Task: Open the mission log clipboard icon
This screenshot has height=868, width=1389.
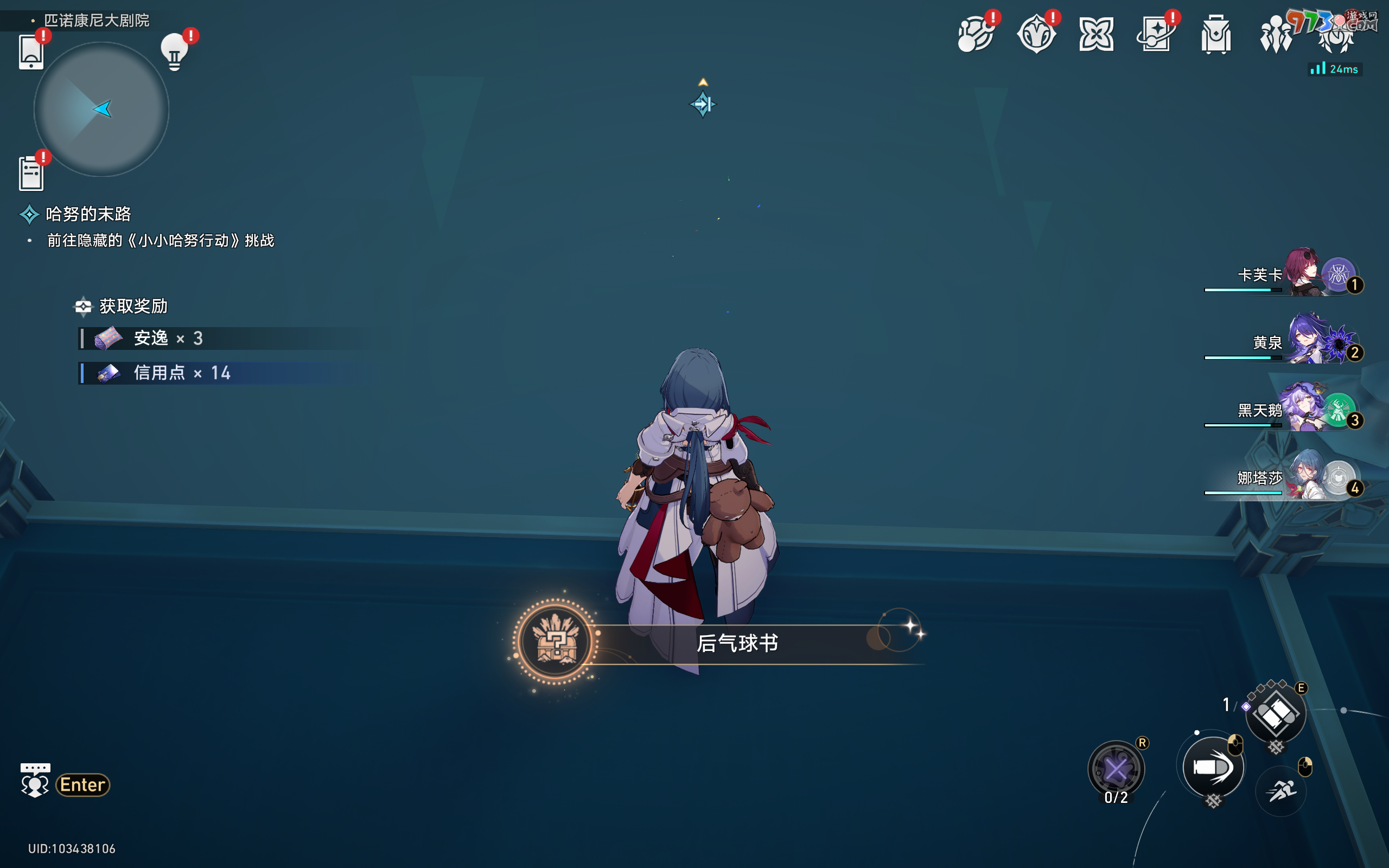Action: (x=31, y=174)
